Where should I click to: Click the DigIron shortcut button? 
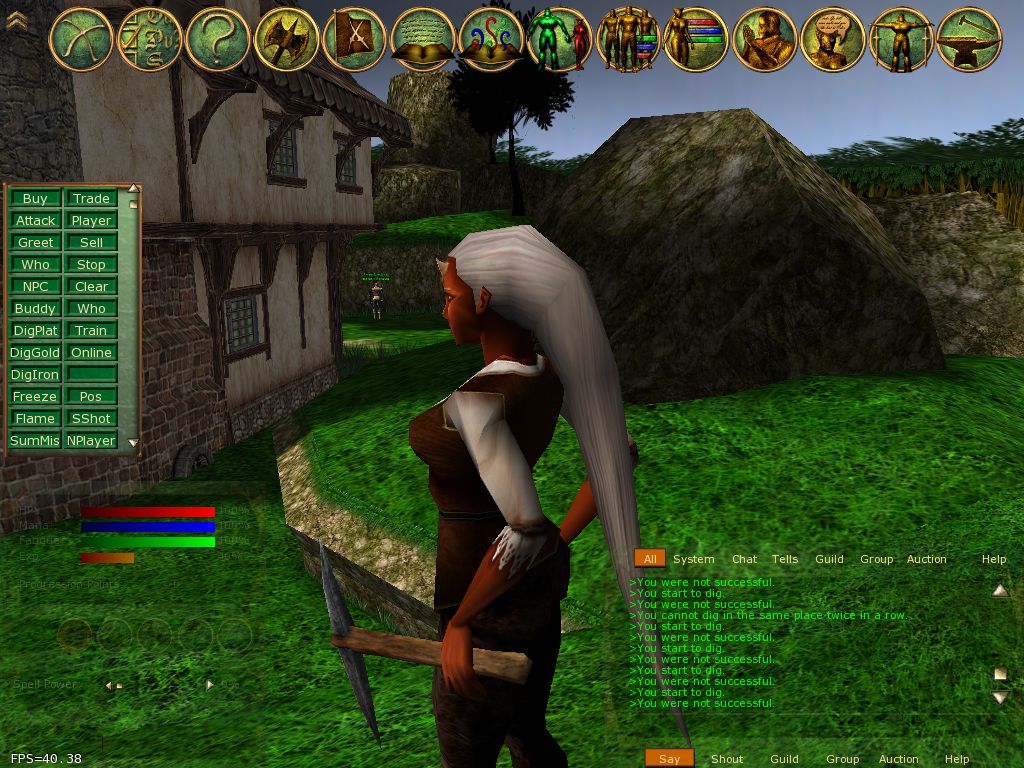pyautogui.click(x=35, y=374)
